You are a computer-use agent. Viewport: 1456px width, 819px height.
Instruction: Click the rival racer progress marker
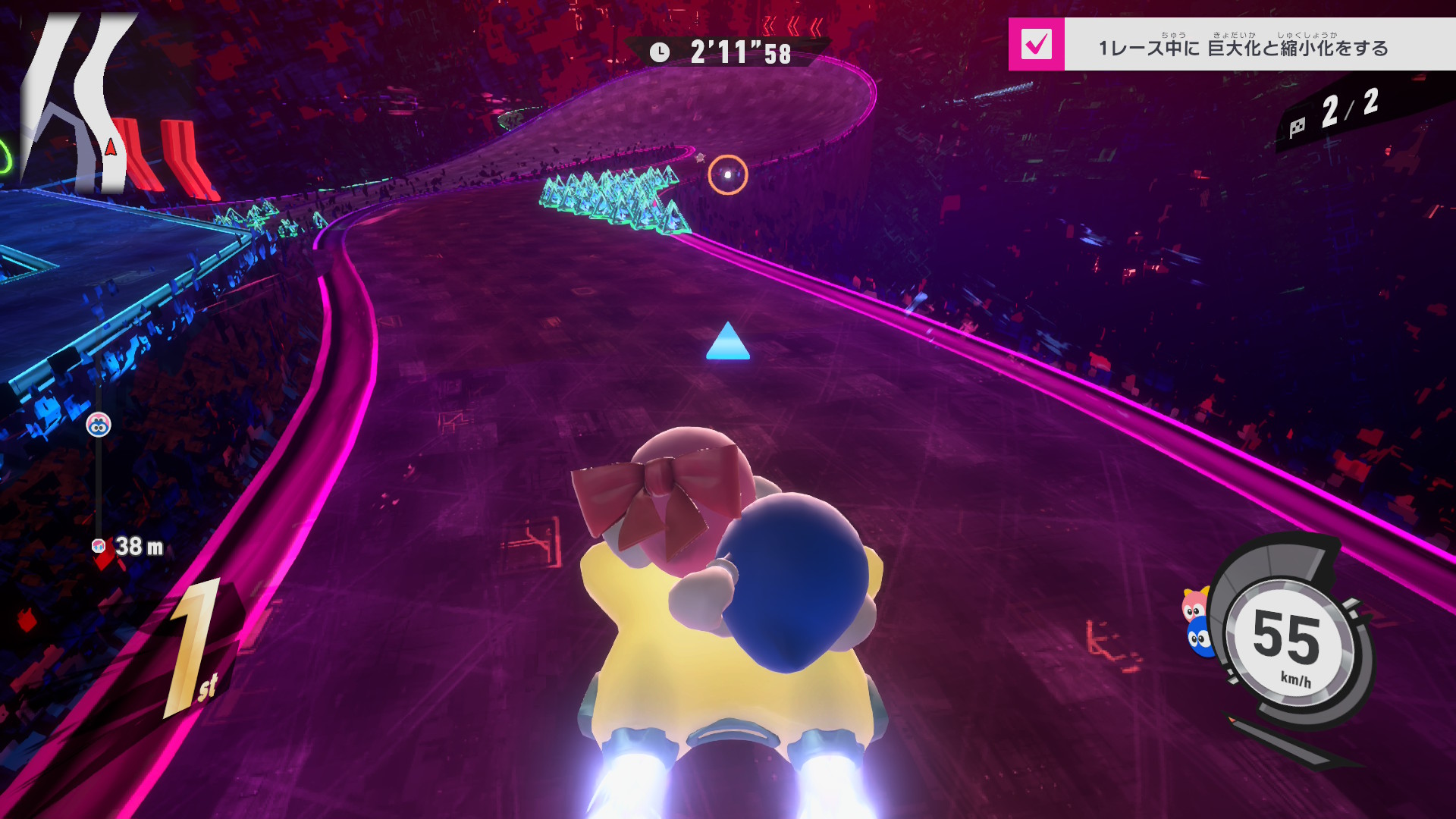coord(99,425)
